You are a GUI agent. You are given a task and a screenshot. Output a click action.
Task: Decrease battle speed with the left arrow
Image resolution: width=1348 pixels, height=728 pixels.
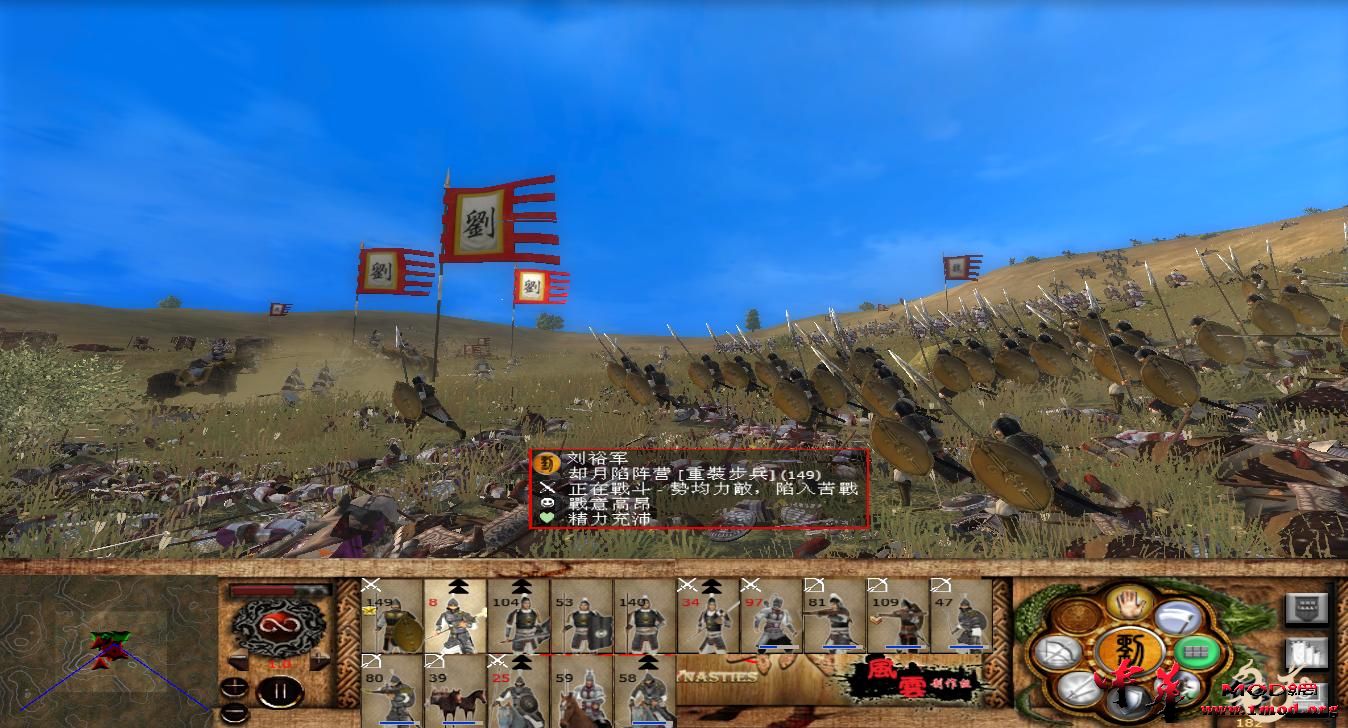tap(240, 659)
